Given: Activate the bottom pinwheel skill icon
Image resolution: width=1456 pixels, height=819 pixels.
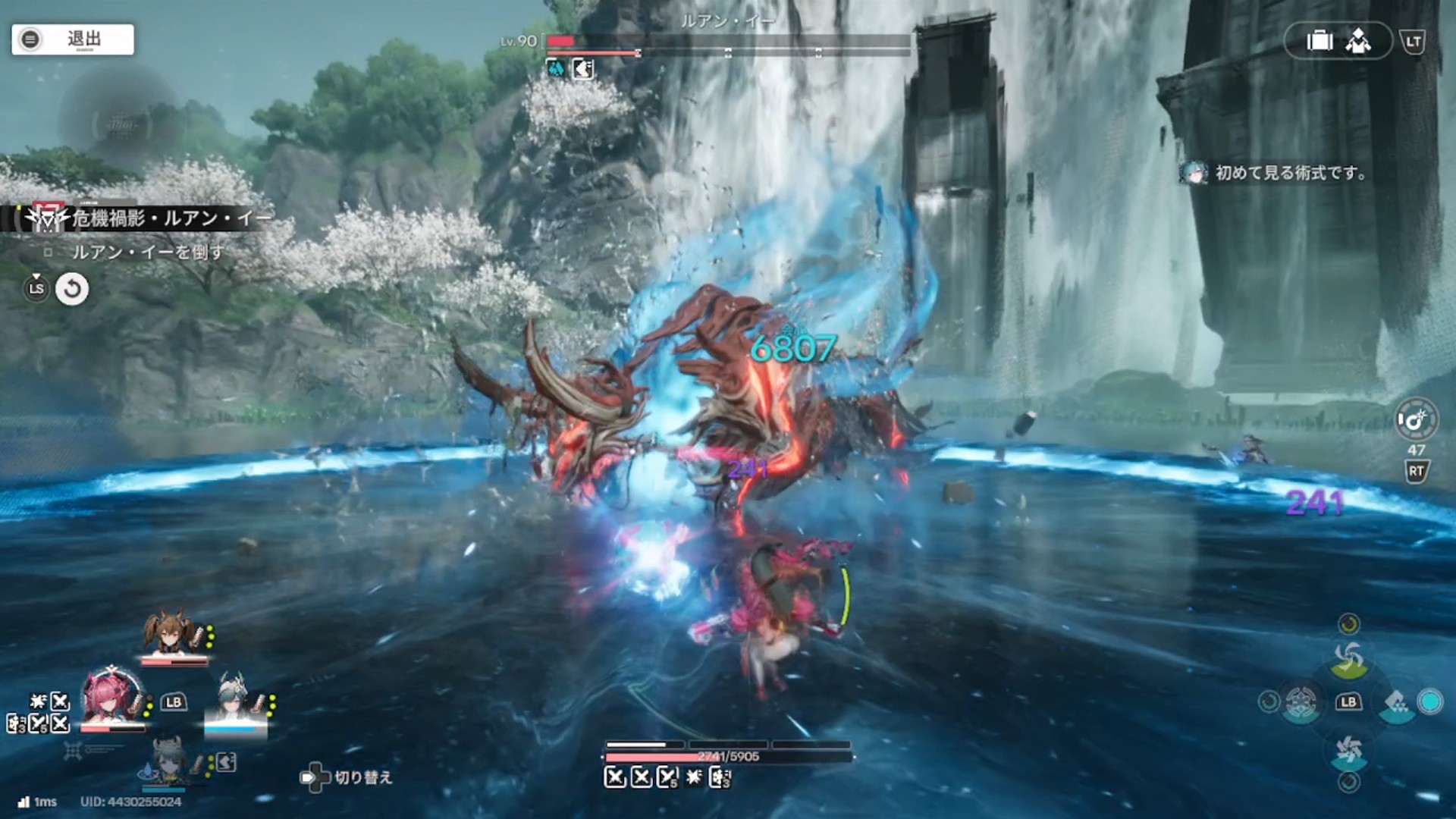Looking at the screenshot, I should 1348,751.
